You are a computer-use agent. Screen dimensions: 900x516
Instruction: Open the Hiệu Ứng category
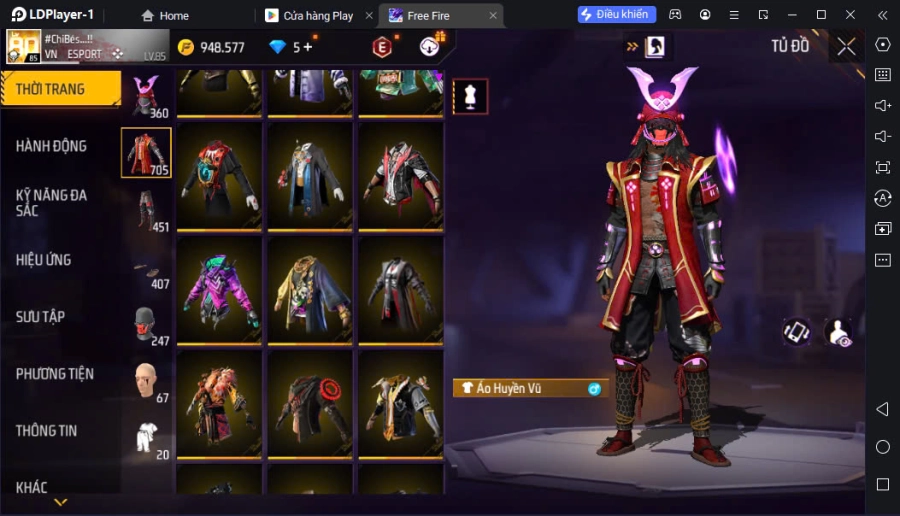click(x=44, y=260)
